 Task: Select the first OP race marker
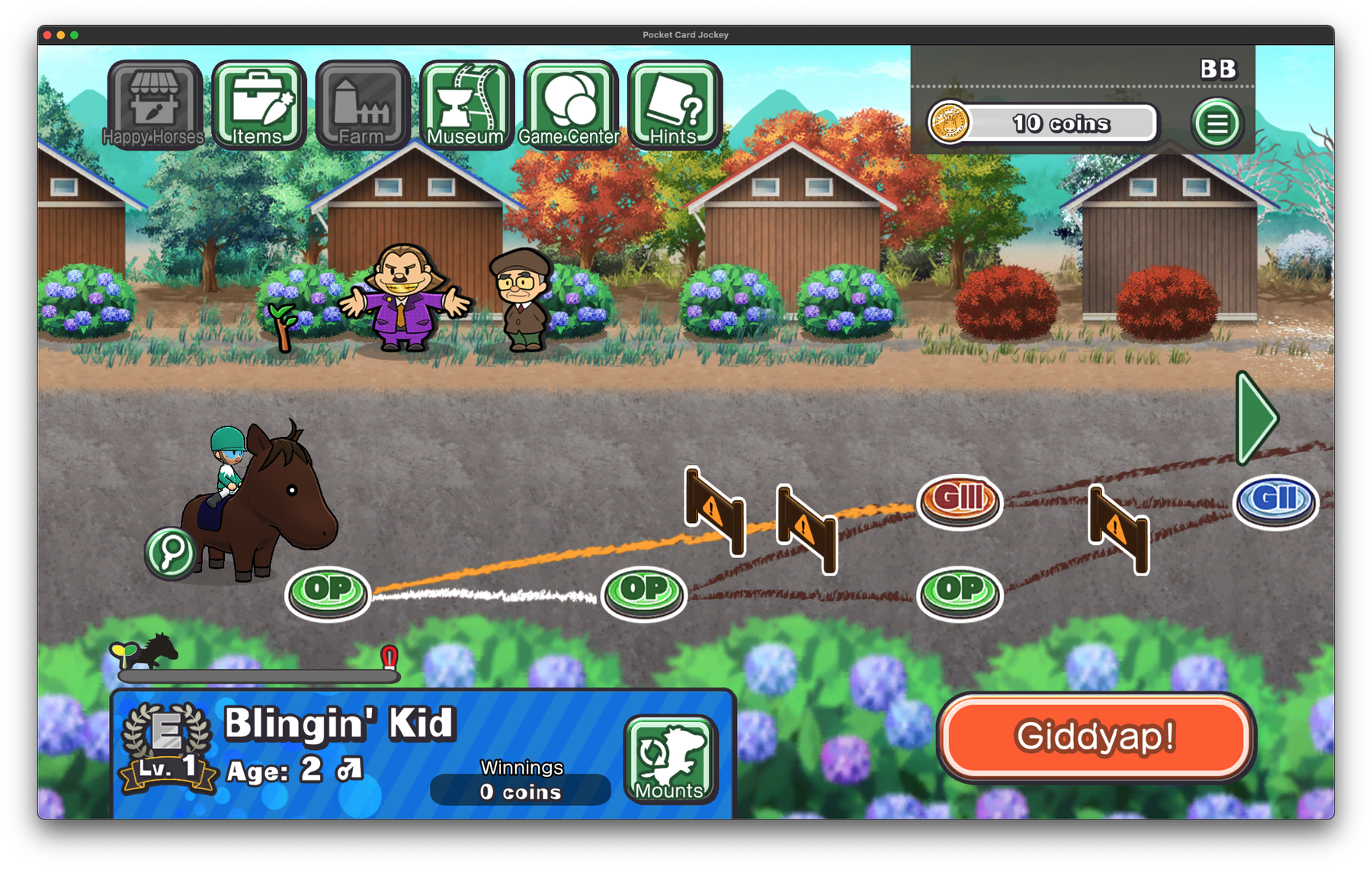click(326, 588)
